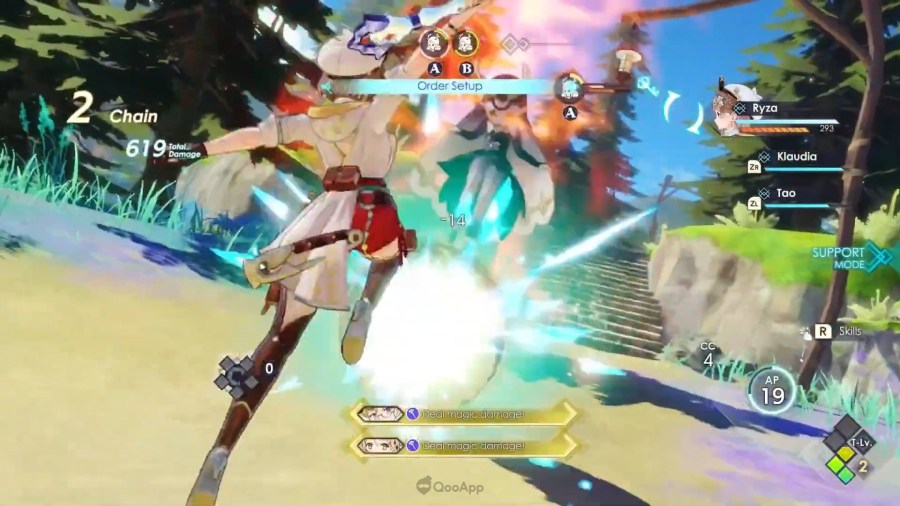Open the core item diamond icon
This screenshot has width=900, height=506.
click(x=237, y=374)
